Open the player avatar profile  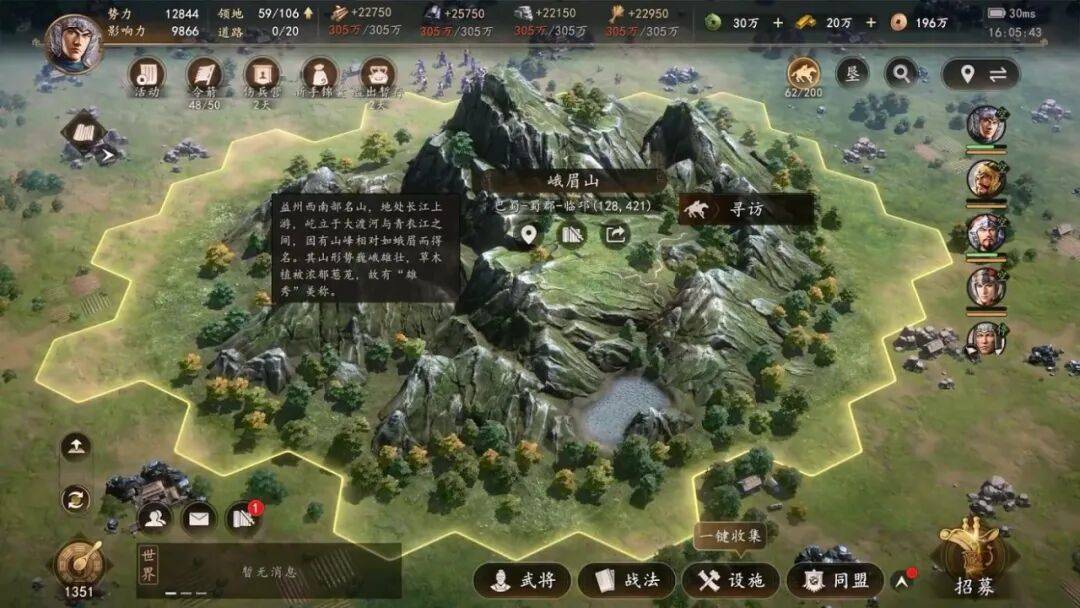[75, 44]
